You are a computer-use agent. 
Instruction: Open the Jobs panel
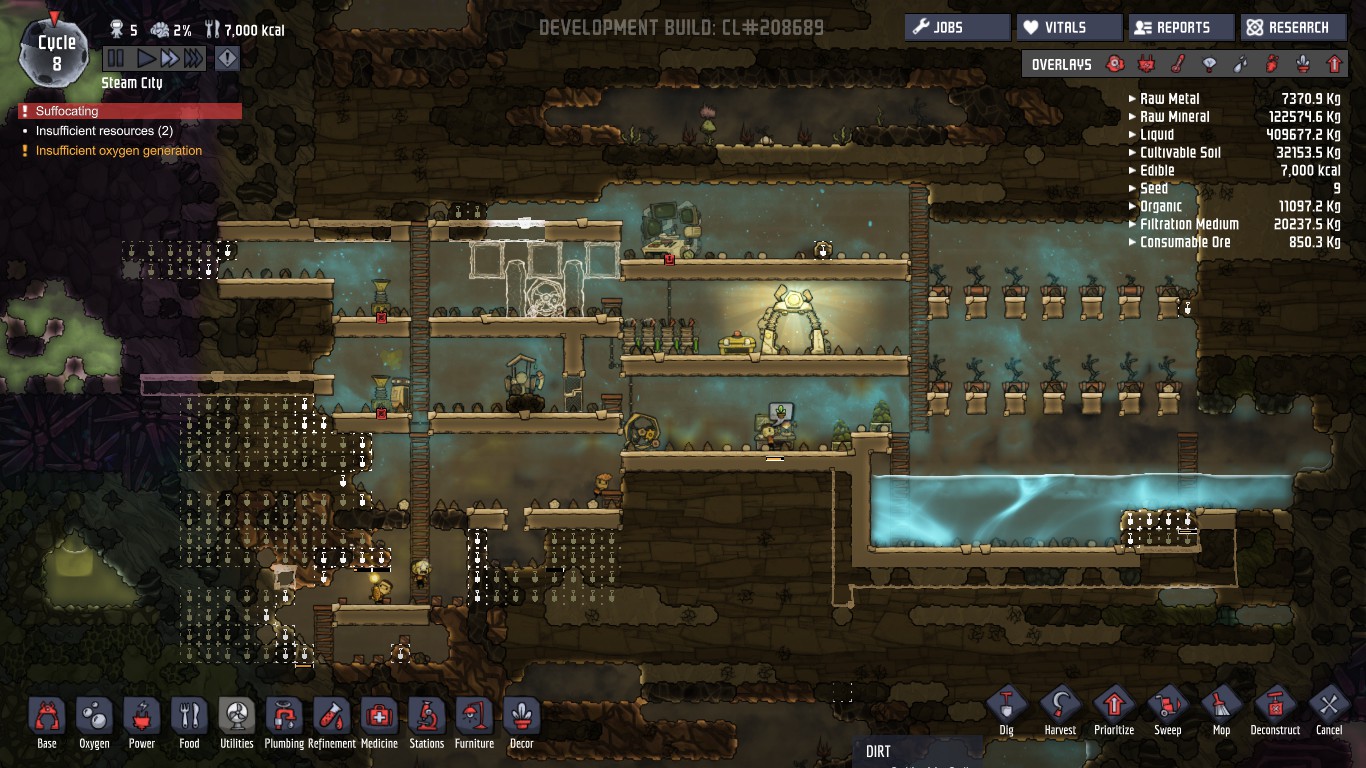pos(956,28)
